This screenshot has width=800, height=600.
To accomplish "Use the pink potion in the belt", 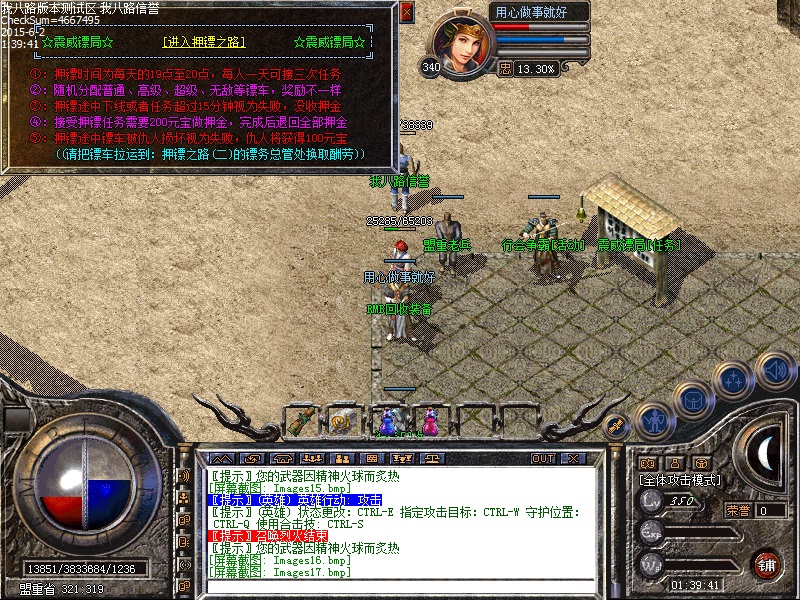I will (x=430, y=420).
